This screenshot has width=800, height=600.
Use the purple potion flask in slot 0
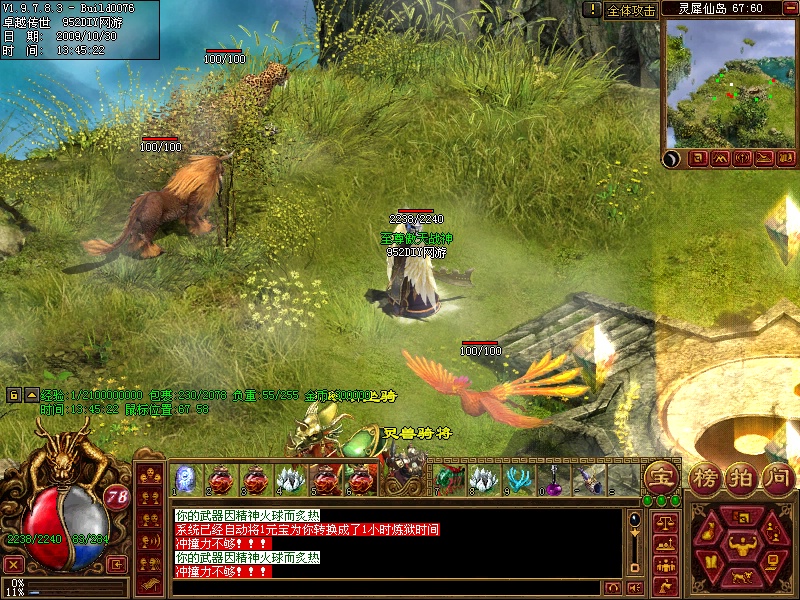tap(553, 480)
